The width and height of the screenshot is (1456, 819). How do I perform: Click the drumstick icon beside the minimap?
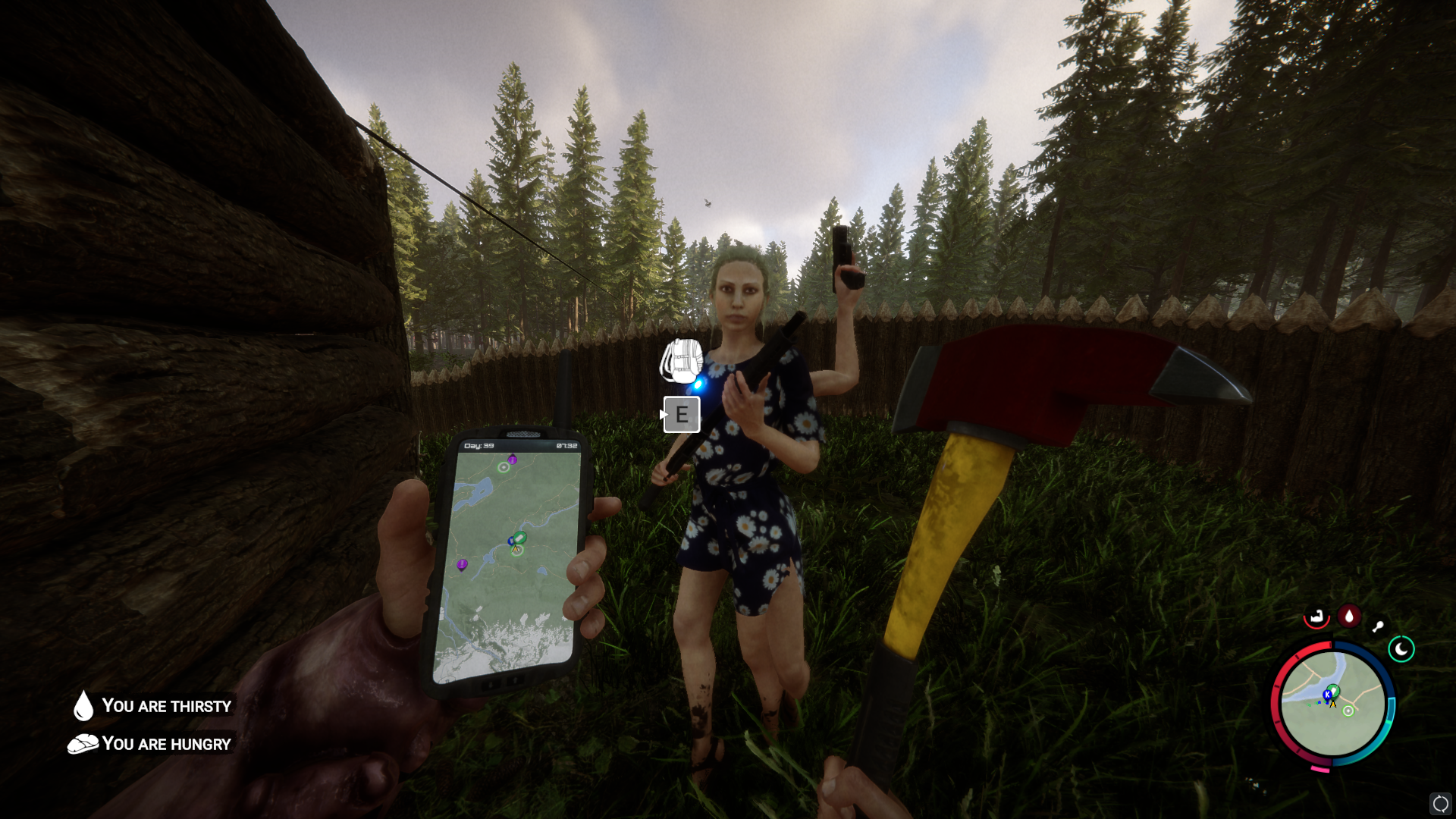tap(1379, 625)
